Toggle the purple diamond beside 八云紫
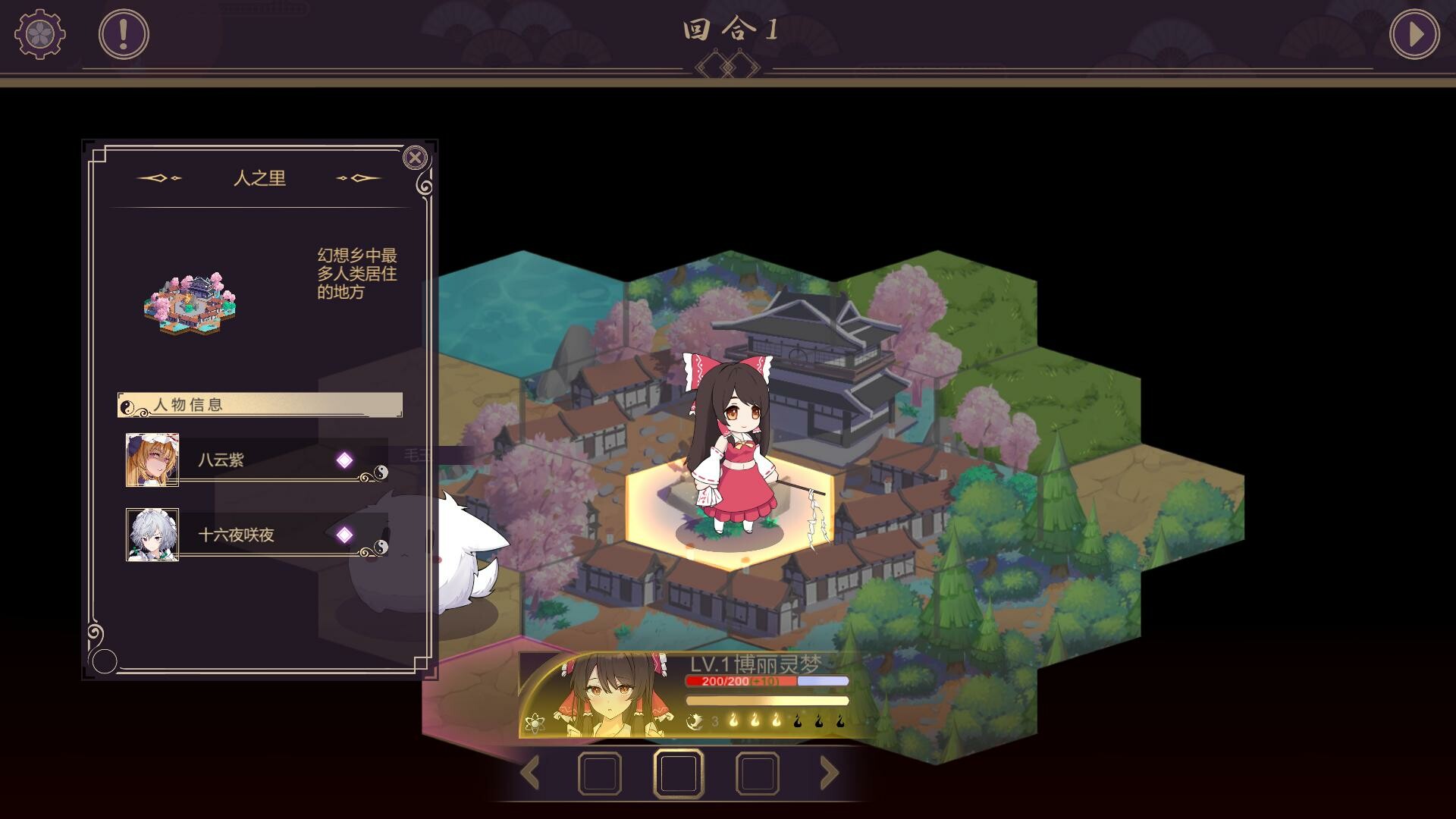Image resolution: width=1456 pixels, height=819 pixels. [x=345, y=460]
